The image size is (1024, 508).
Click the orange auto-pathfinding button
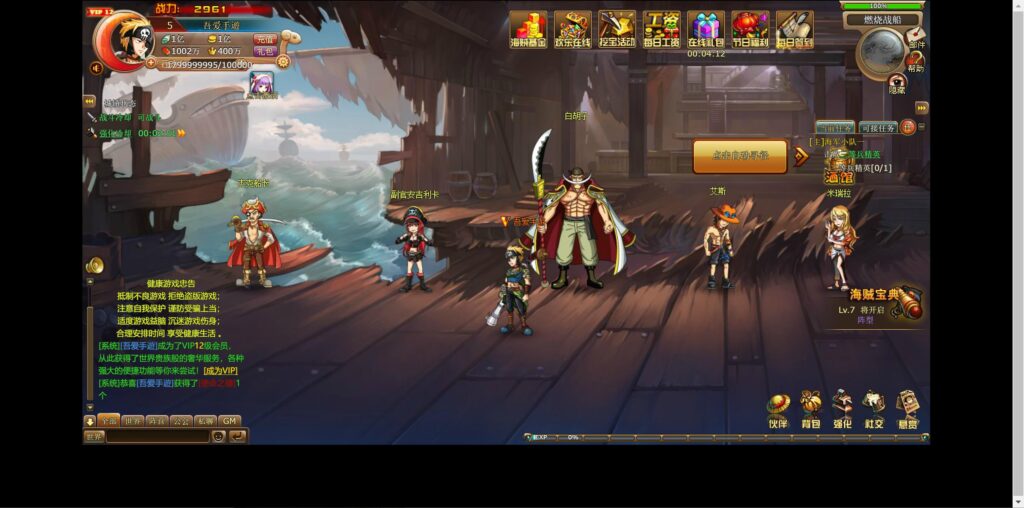pyautogui.click(x=740, y=156)
